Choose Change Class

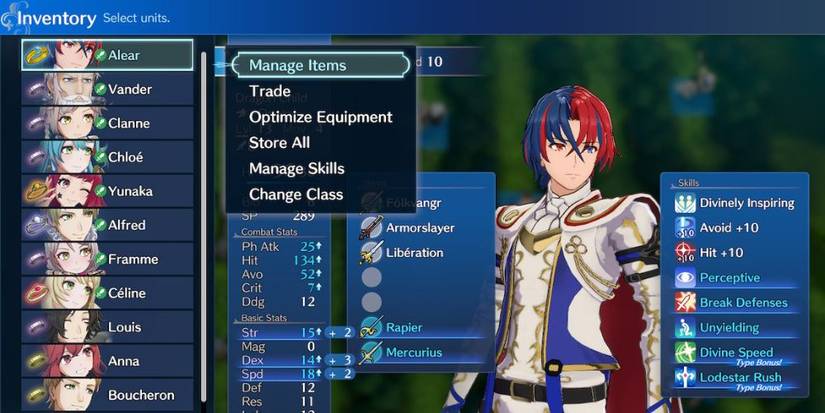tap(295, 195)
